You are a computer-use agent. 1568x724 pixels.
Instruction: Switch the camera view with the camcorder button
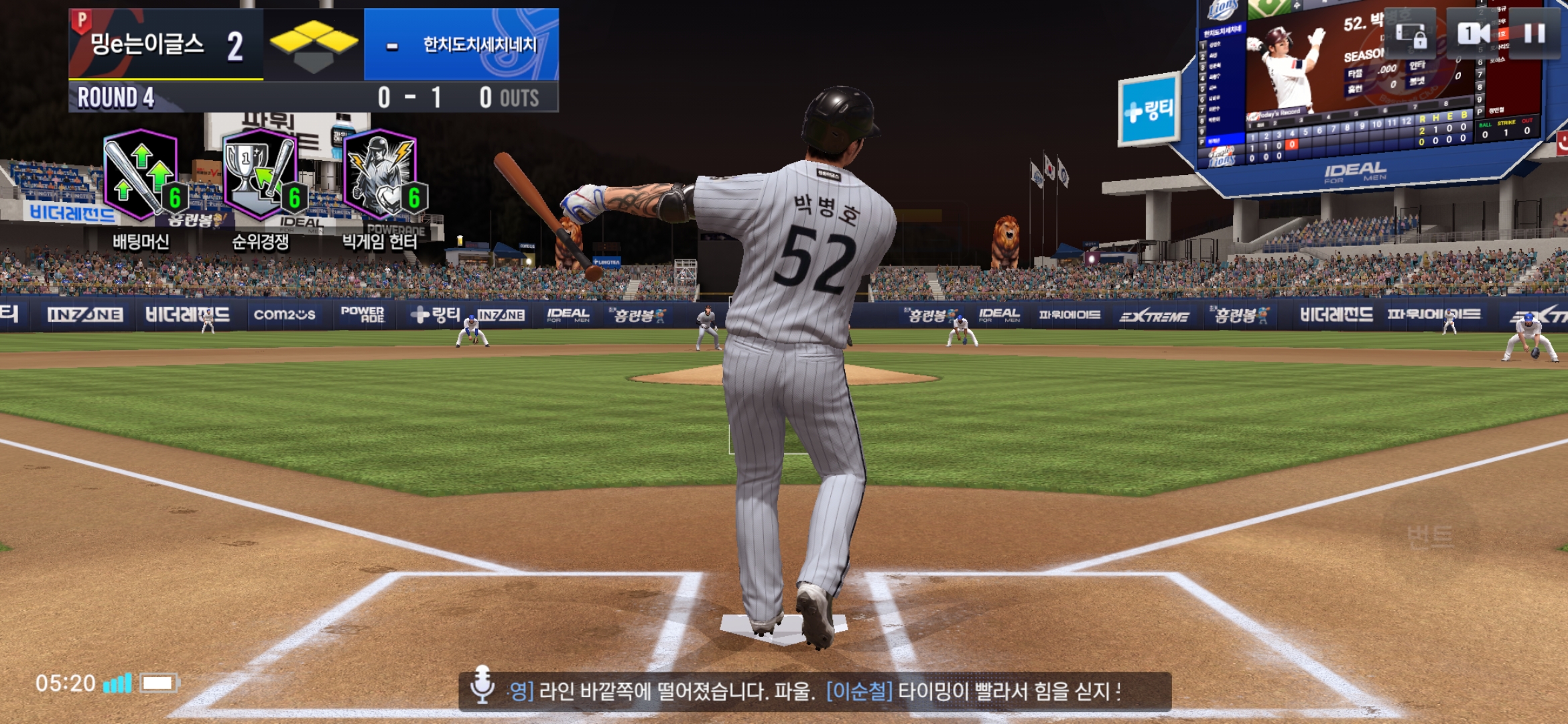coord(1474,34)
